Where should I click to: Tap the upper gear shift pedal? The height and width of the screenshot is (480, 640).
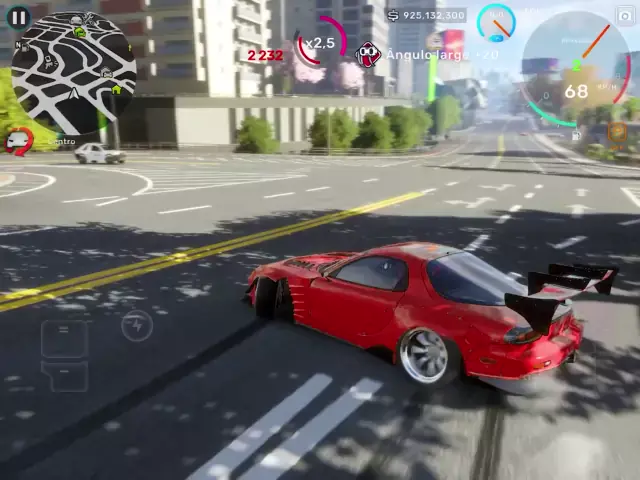coord(64,338)
